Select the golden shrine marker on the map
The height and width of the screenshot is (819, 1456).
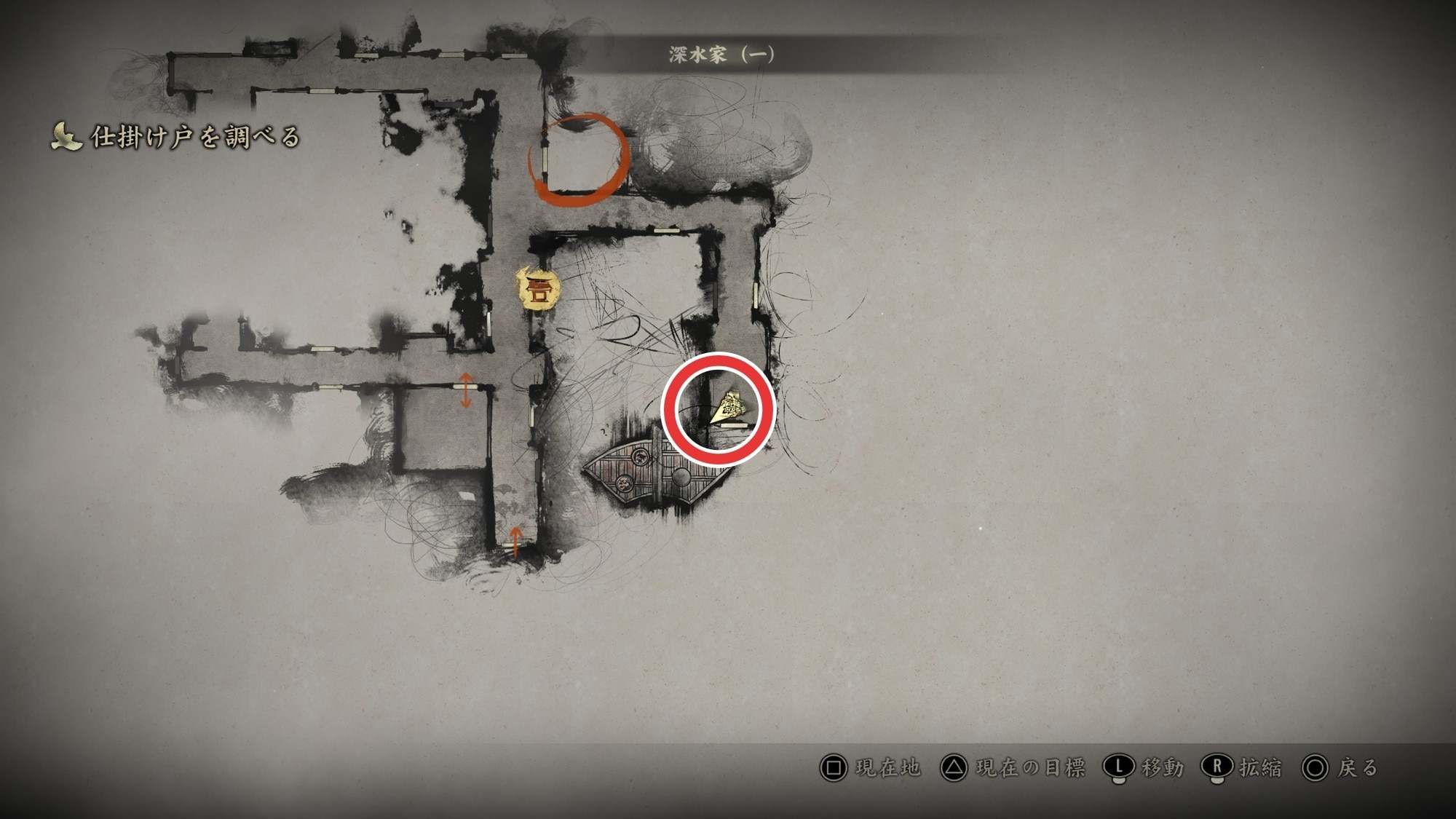[538, 289]
